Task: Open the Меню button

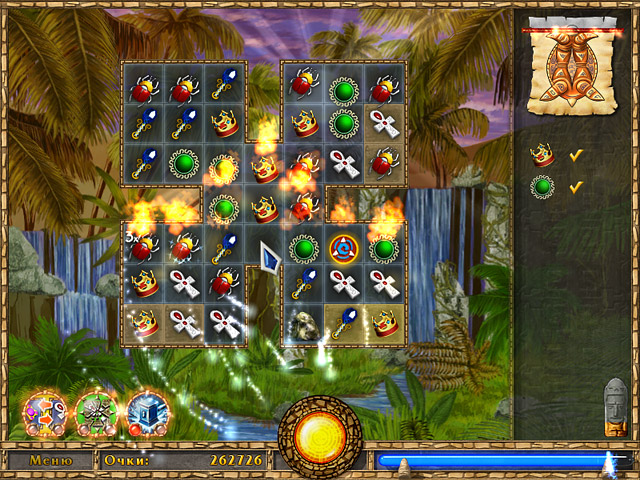Action: [50, 461]
